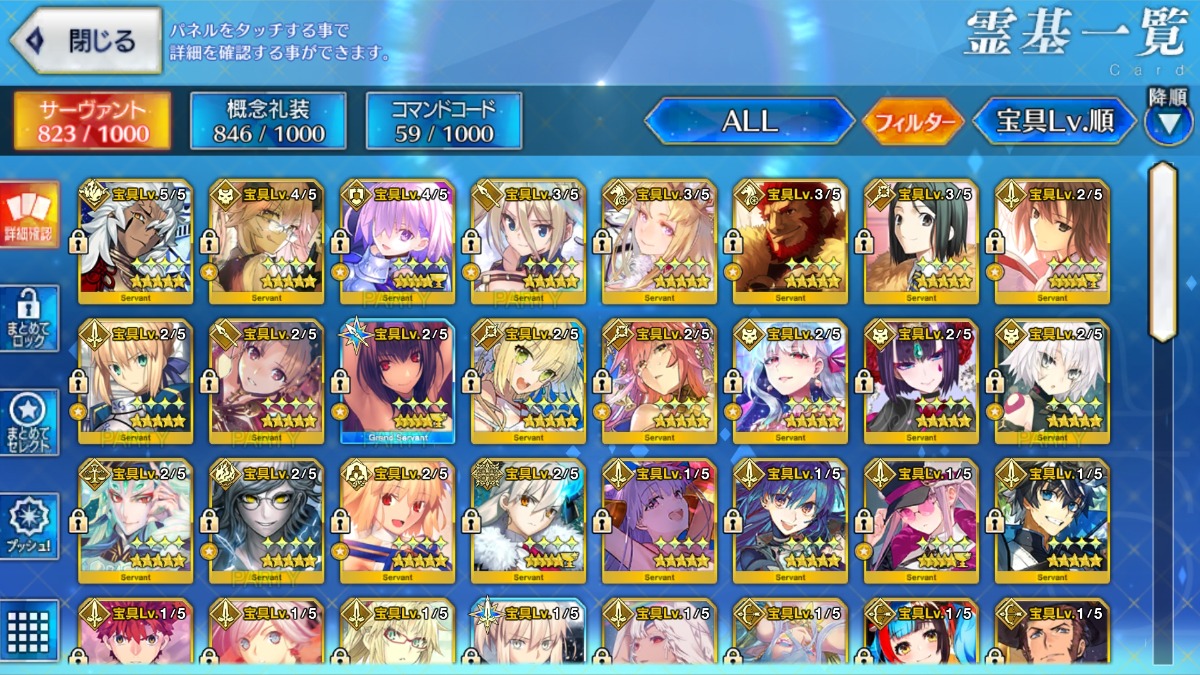Image resolution: width=1200 pixels, height=675 pixels.
Task: Open the 概念礼装 tab
Action: click(x=268, y=121)
